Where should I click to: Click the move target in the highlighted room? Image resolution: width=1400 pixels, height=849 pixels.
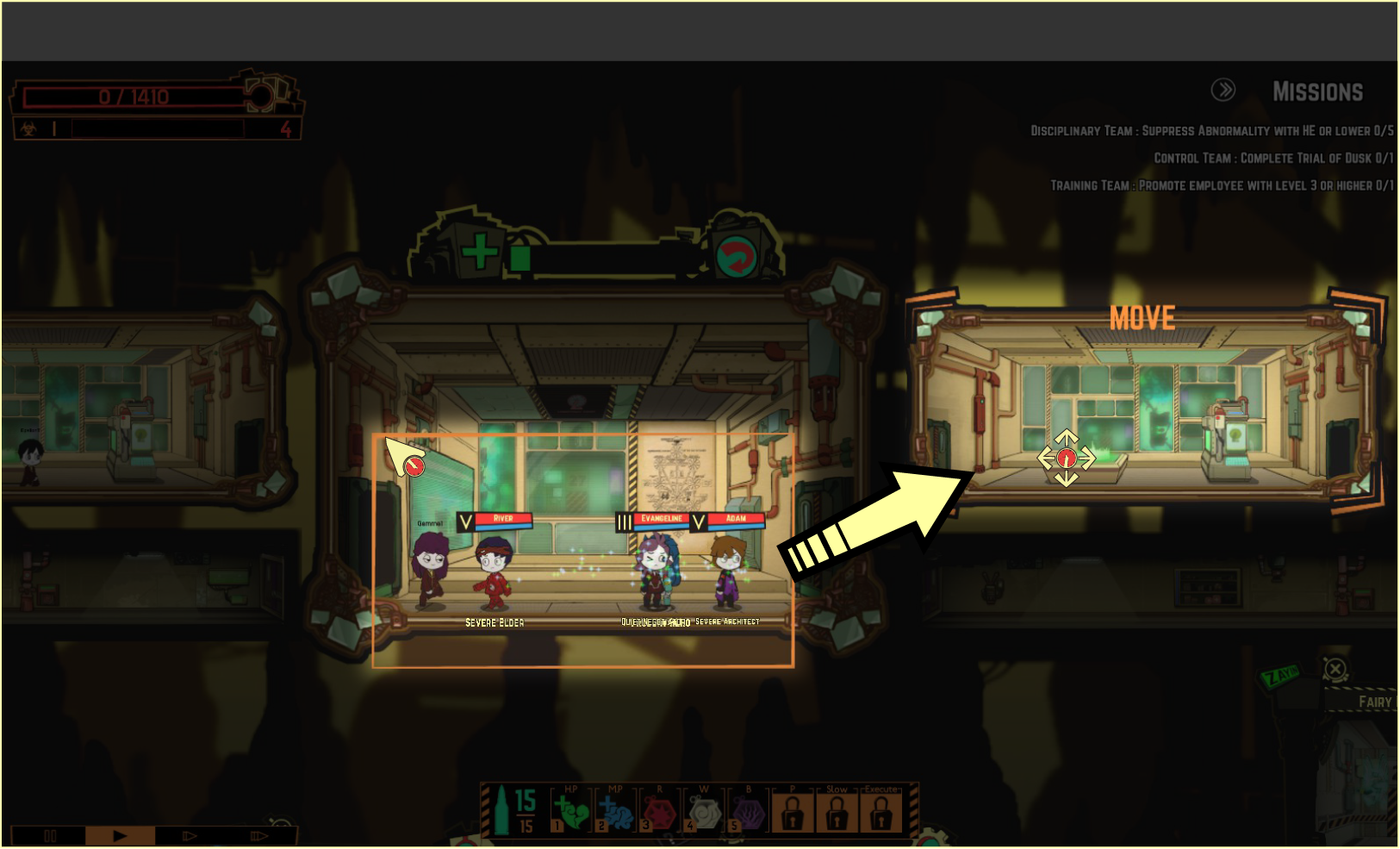tap(1066, 458)
